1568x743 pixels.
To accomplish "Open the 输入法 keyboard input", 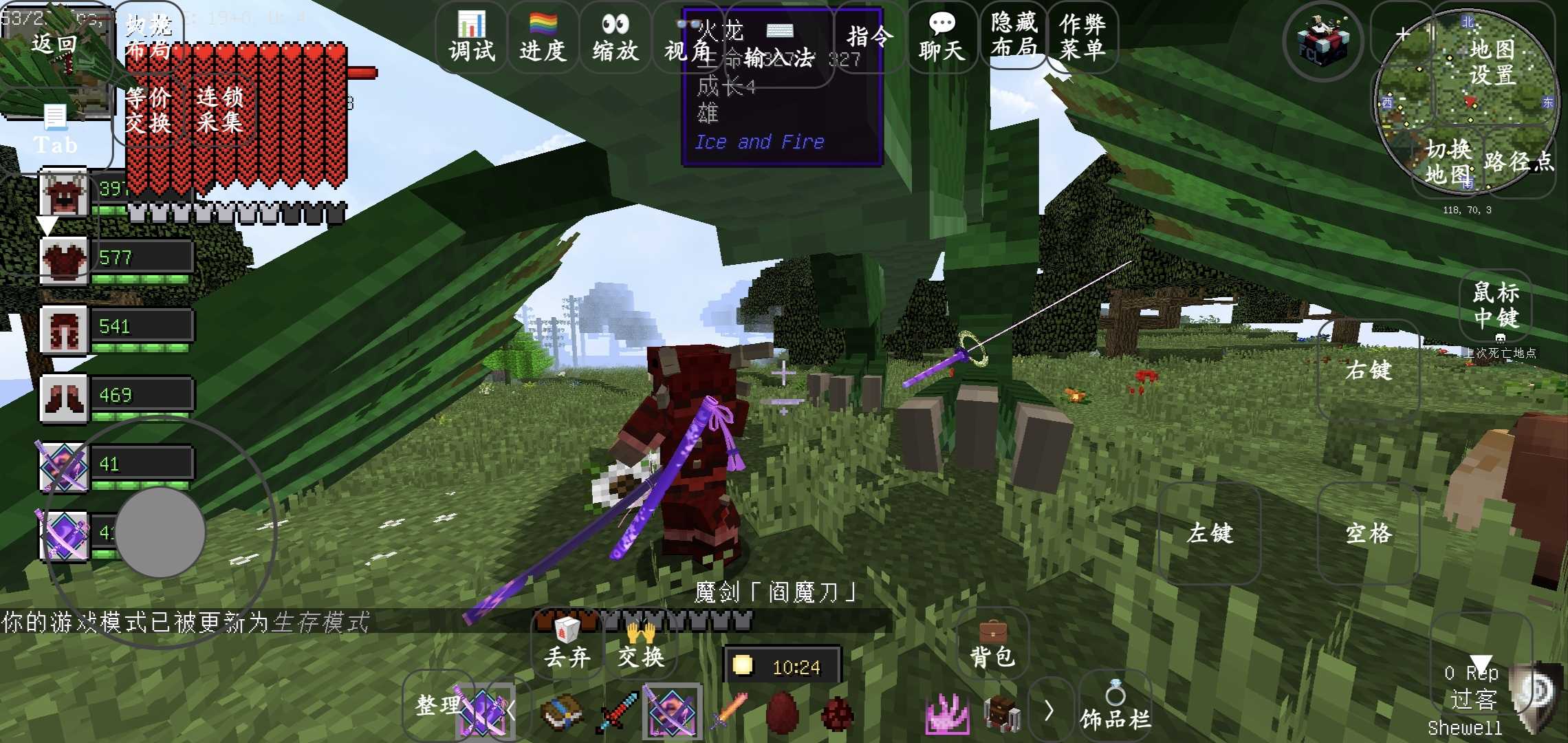I will (779, 48).
